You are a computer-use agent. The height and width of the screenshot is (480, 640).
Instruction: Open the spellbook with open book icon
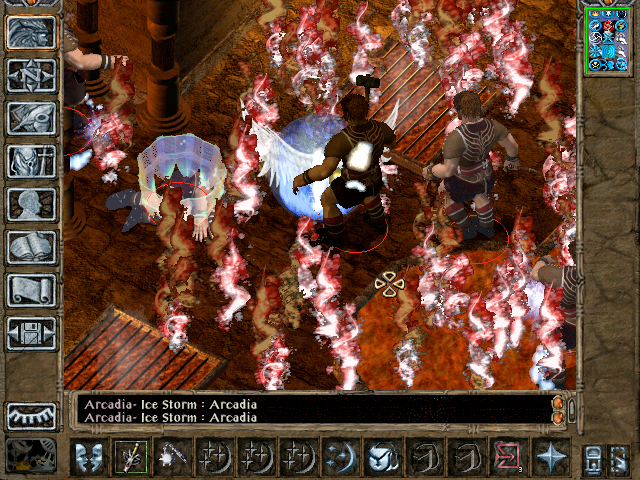pos(30,247)
